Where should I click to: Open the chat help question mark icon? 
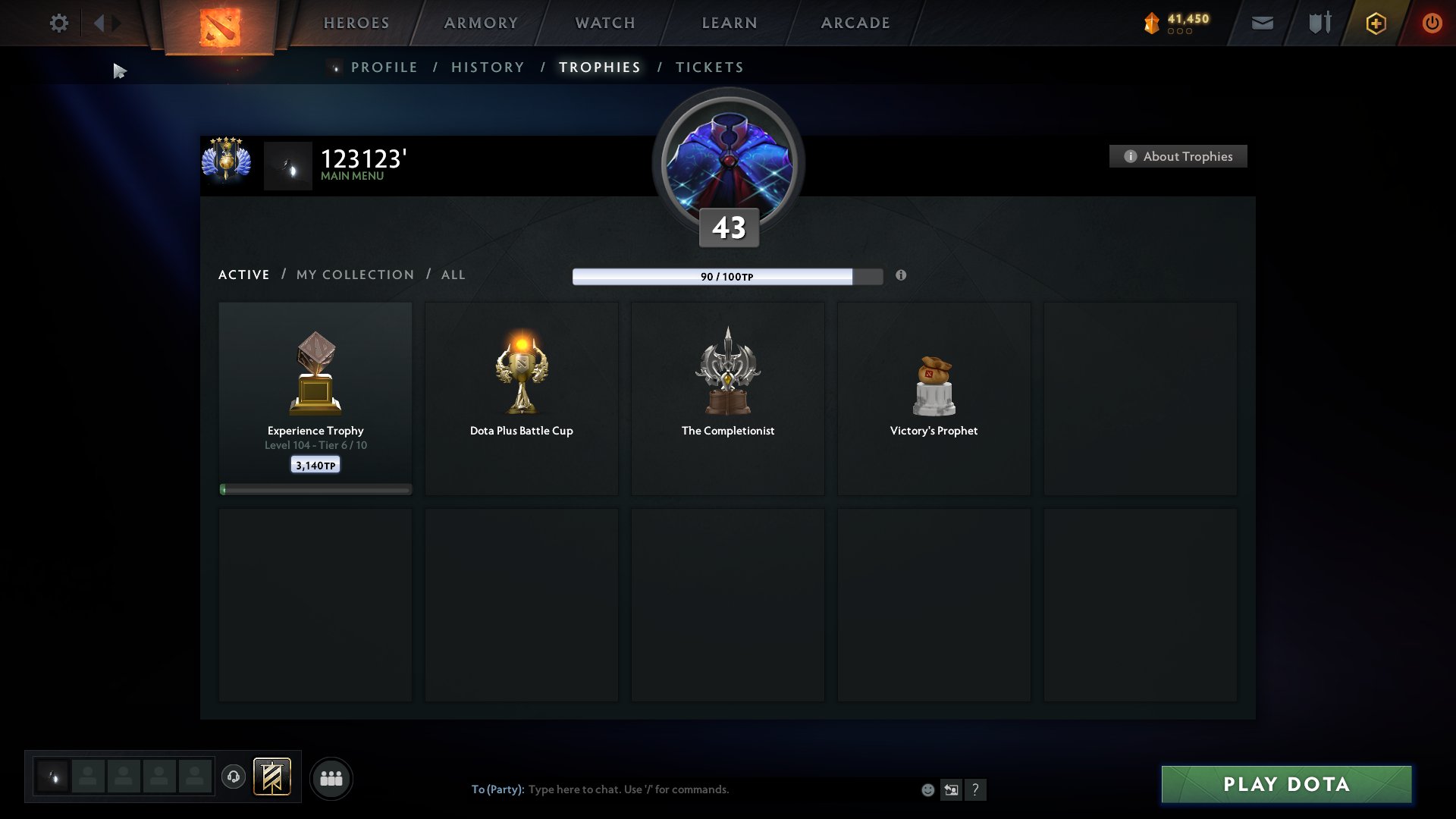coord(975,789)
